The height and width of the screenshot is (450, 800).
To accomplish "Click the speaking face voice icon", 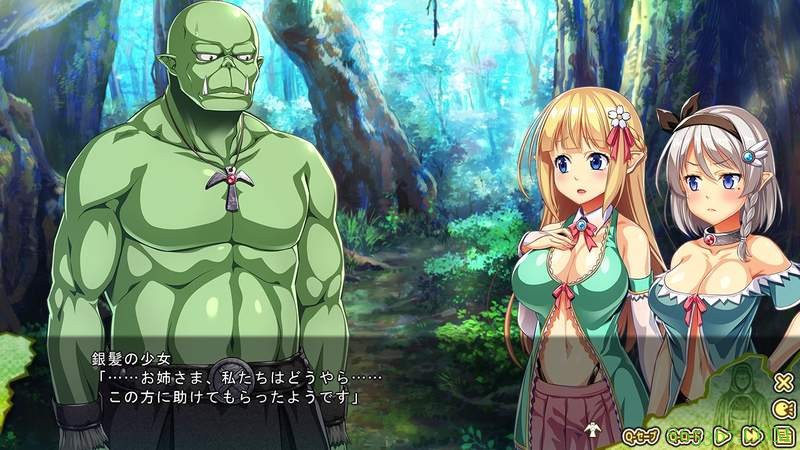I will (x=782, y=408).
